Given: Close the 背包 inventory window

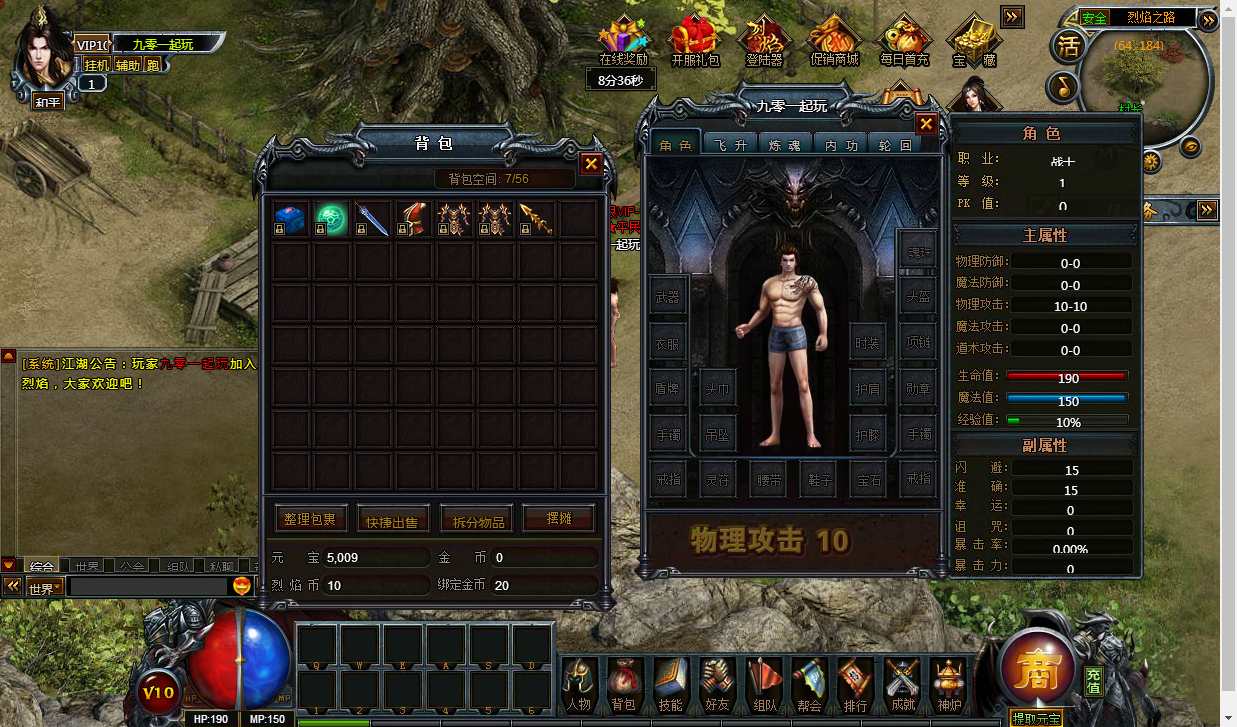Looking at the screenshot, I should (x=592, y=163).
